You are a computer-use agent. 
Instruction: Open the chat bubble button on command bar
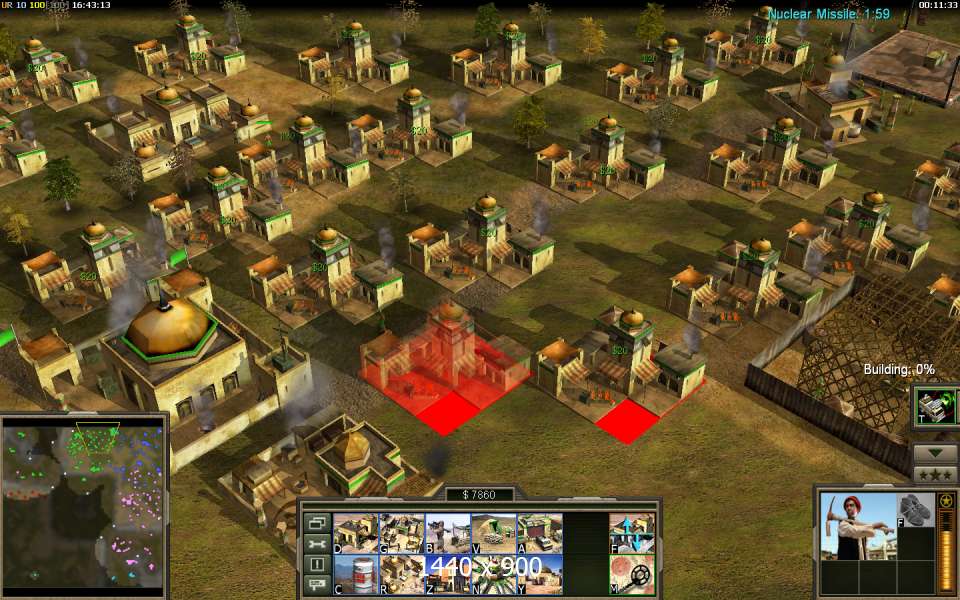317,586
